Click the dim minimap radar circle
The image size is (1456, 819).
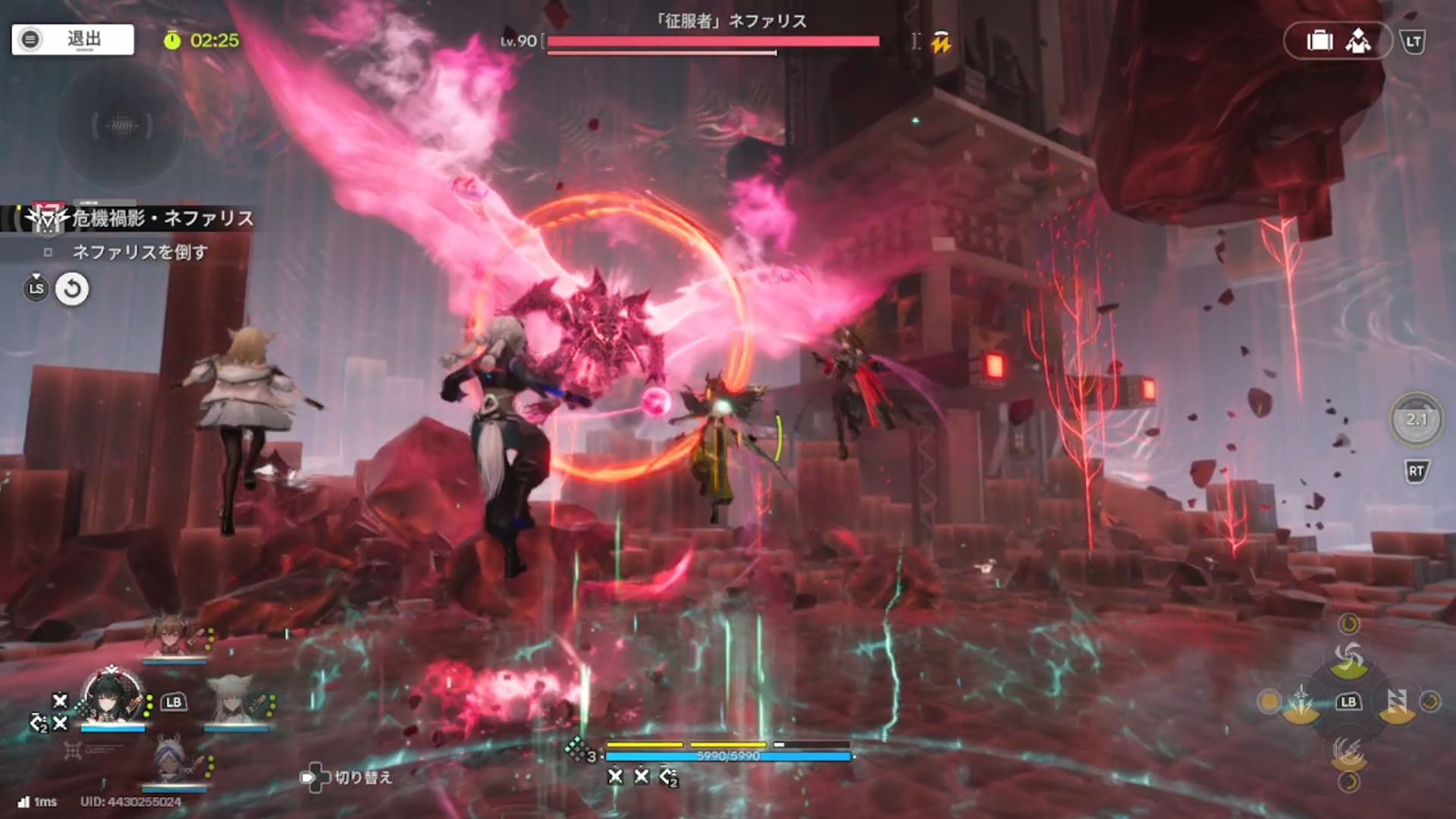coord(121,126)
